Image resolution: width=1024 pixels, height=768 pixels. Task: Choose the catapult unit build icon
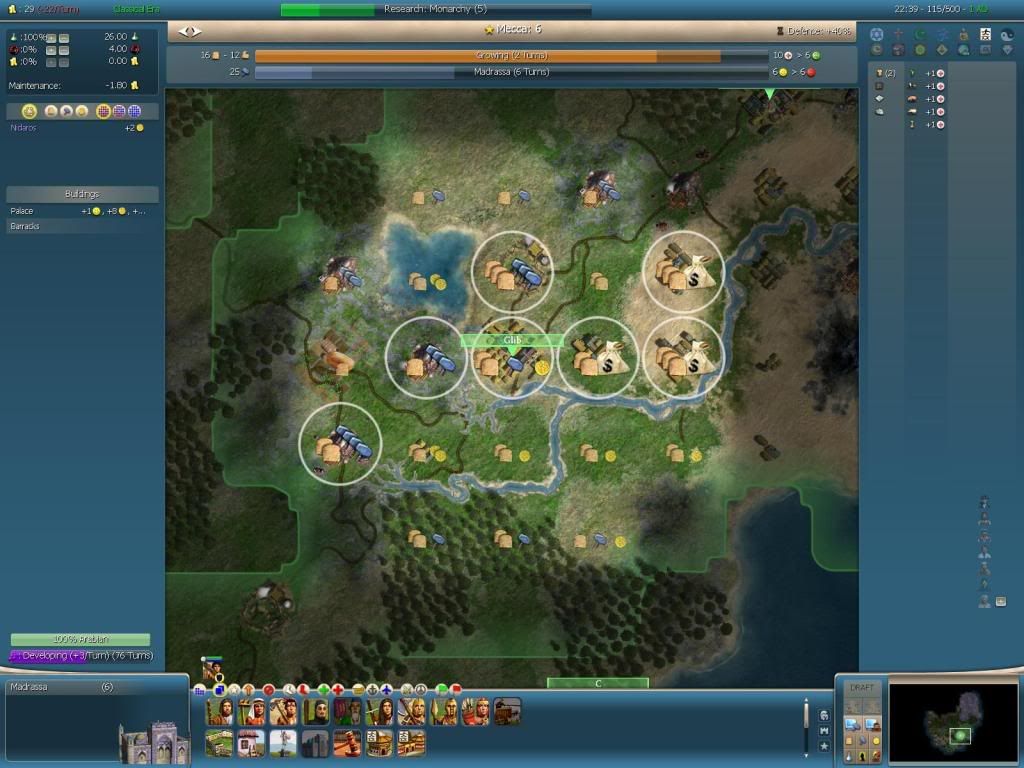pos(507,711)
